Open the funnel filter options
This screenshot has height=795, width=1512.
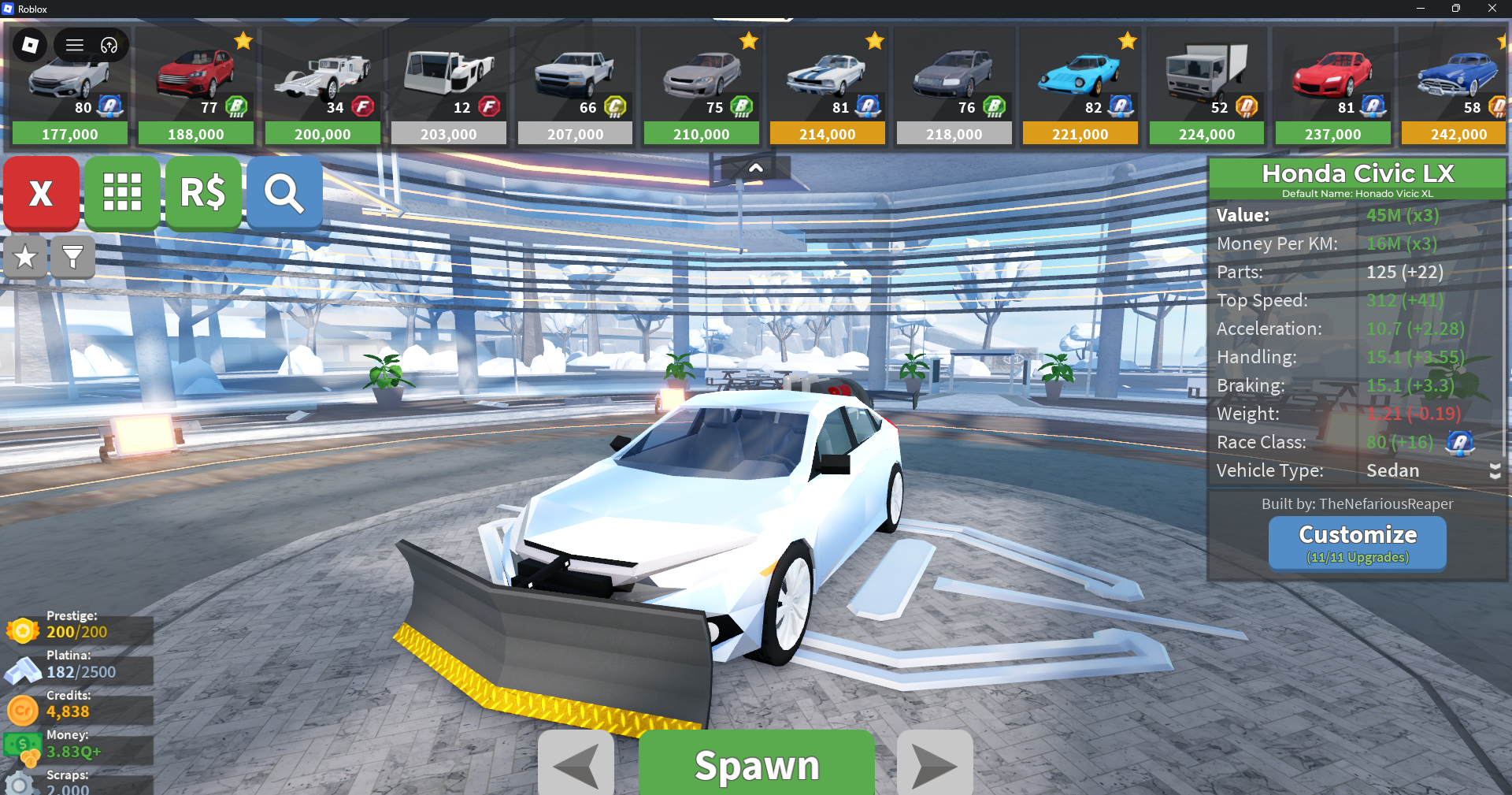72,257
